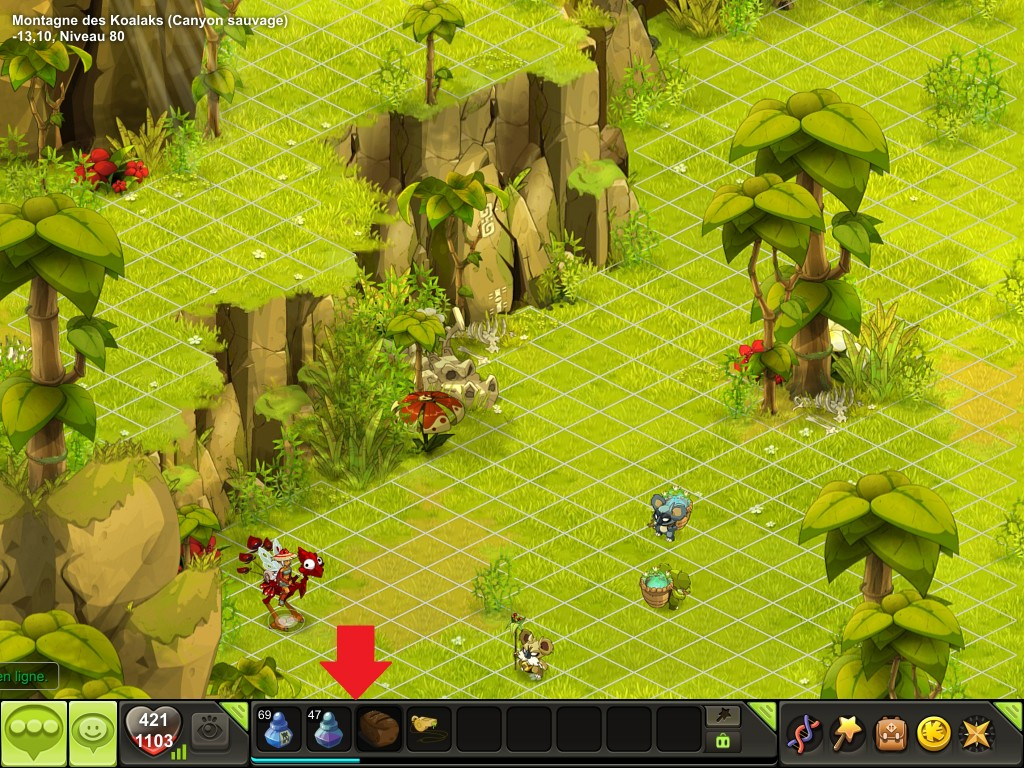Screen dimensions: 1024x768
Task: Use the blue potion with 69 count
Action: (278, 729)
